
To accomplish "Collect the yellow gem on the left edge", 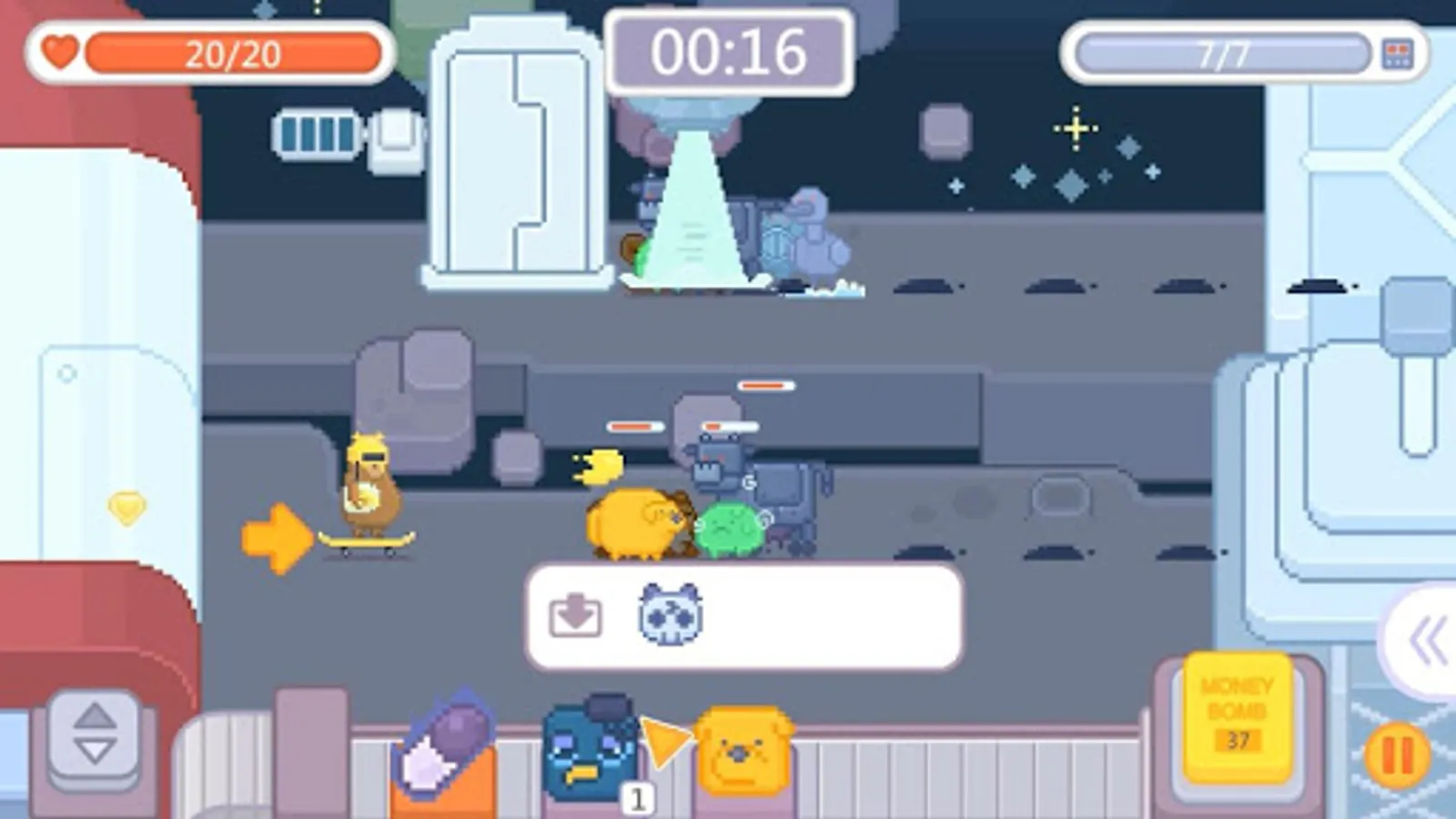I will [127, 506].
